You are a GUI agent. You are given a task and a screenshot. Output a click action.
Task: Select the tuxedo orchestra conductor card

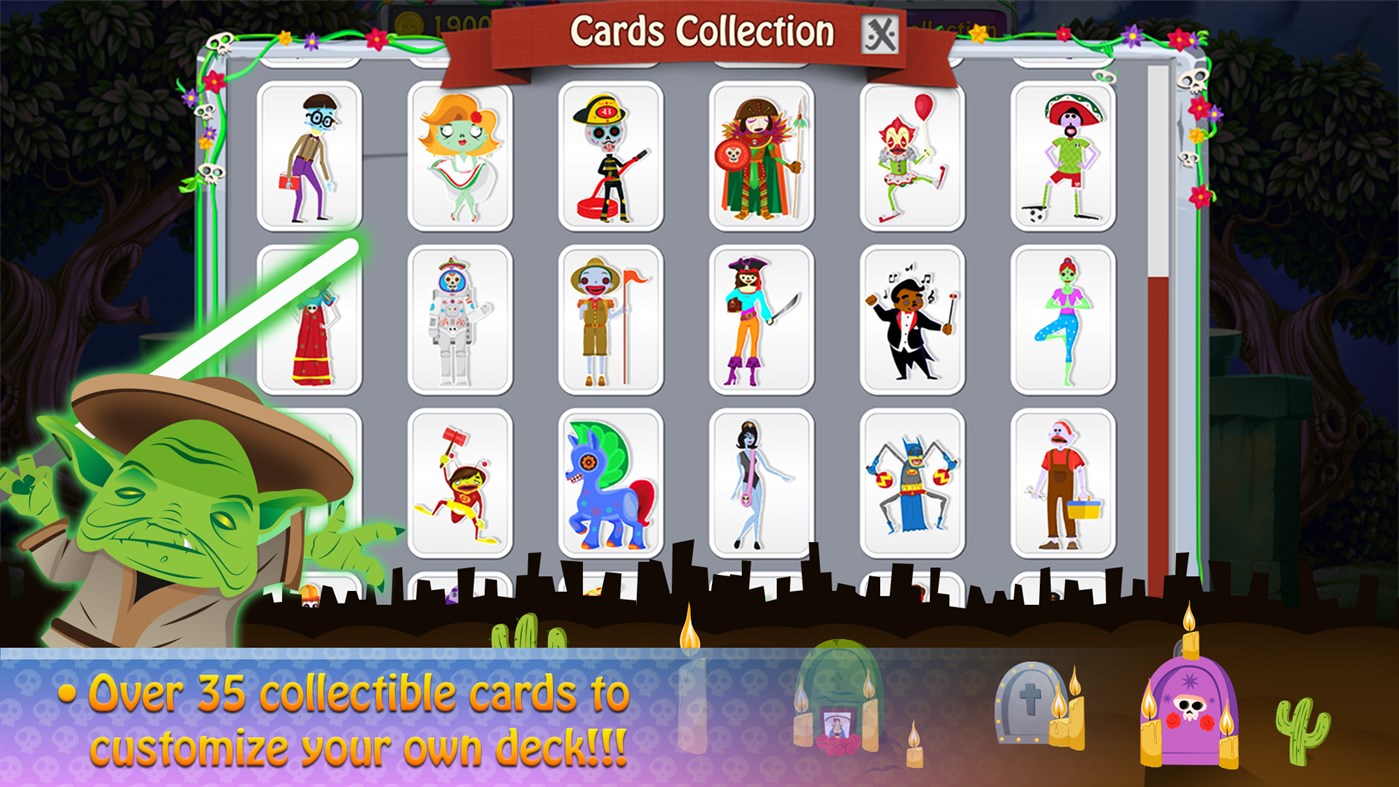tap(911, 318)
